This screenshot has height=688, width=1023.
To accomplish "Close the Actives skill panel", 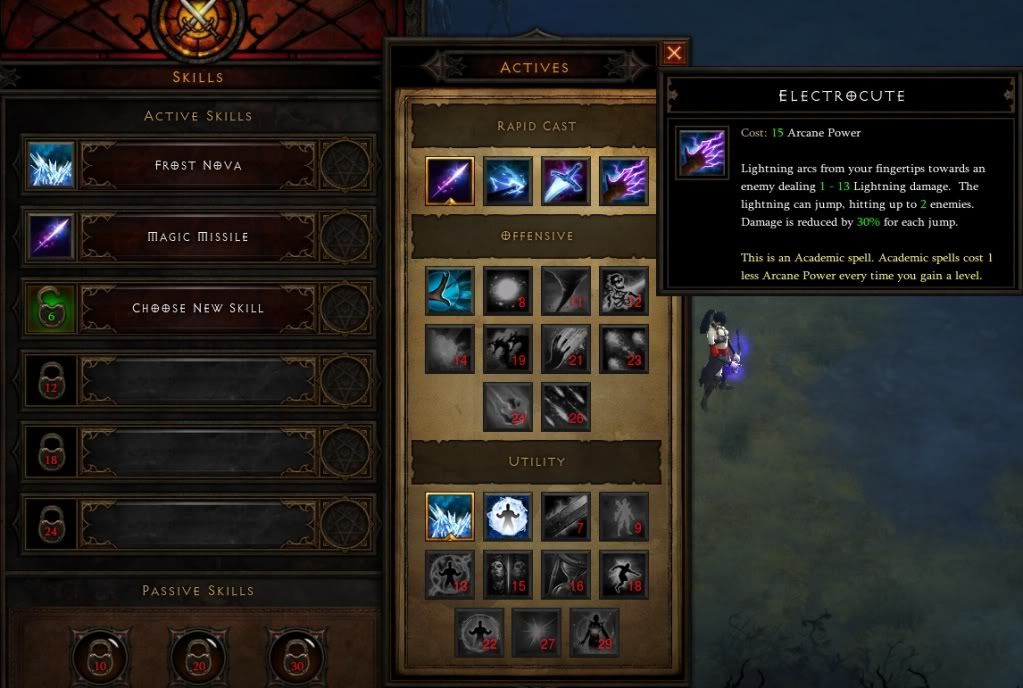I will [674, 54].
